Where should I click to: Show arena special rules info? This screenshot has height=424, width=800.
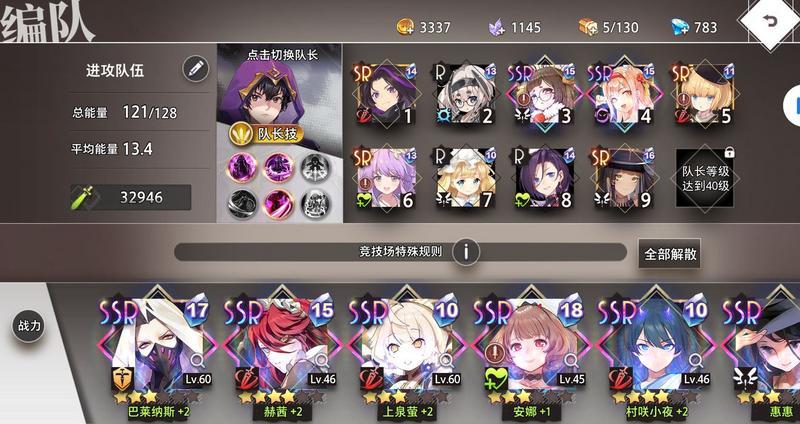[465, 251]
